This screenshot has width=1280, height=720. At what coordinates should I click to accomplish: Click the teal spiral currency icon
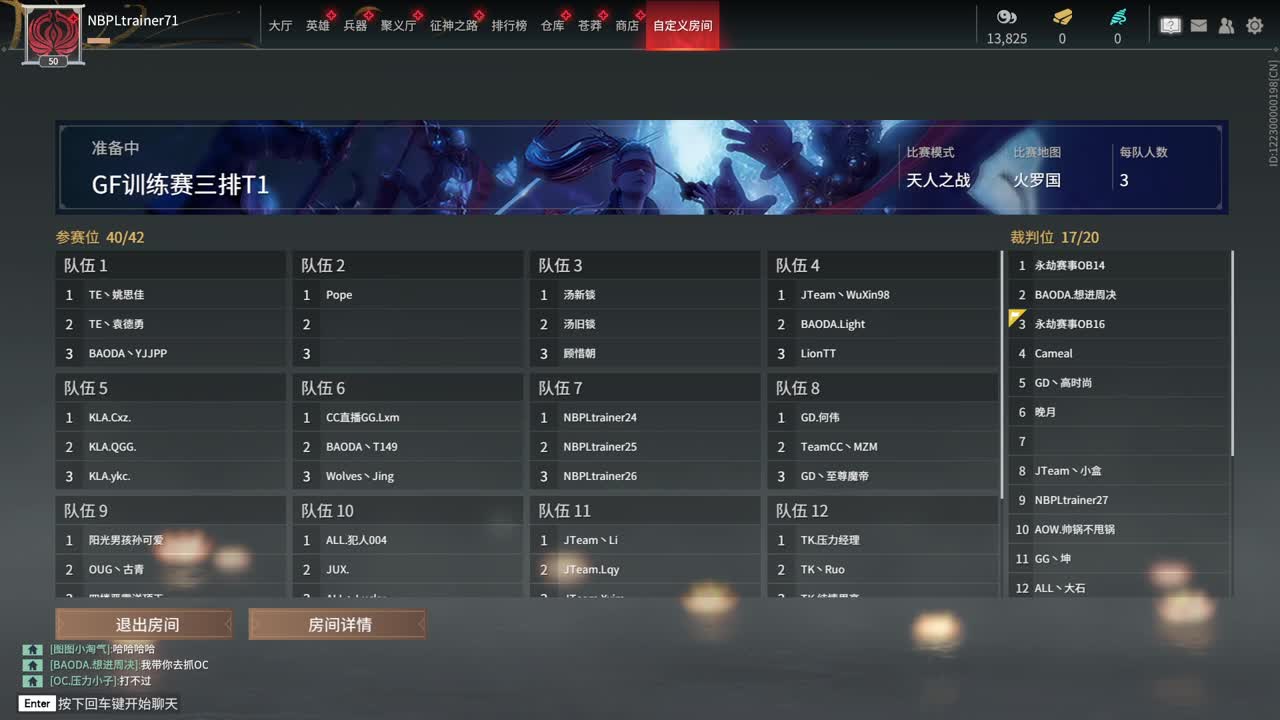pos(1117,18)
